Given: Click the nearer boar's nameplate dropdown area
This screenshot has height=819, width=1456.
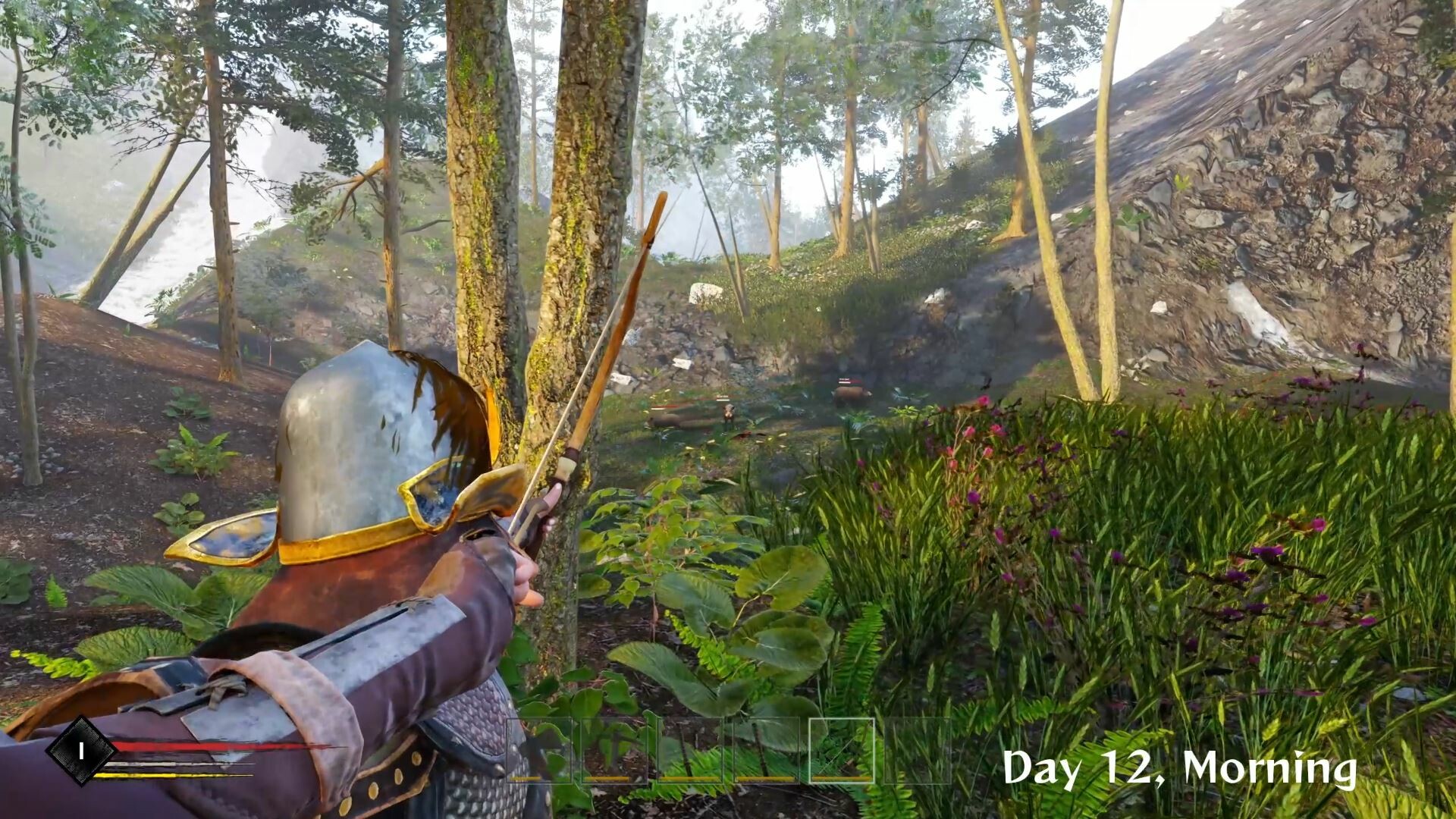Looking at the screenshot, I should [723, 398].
